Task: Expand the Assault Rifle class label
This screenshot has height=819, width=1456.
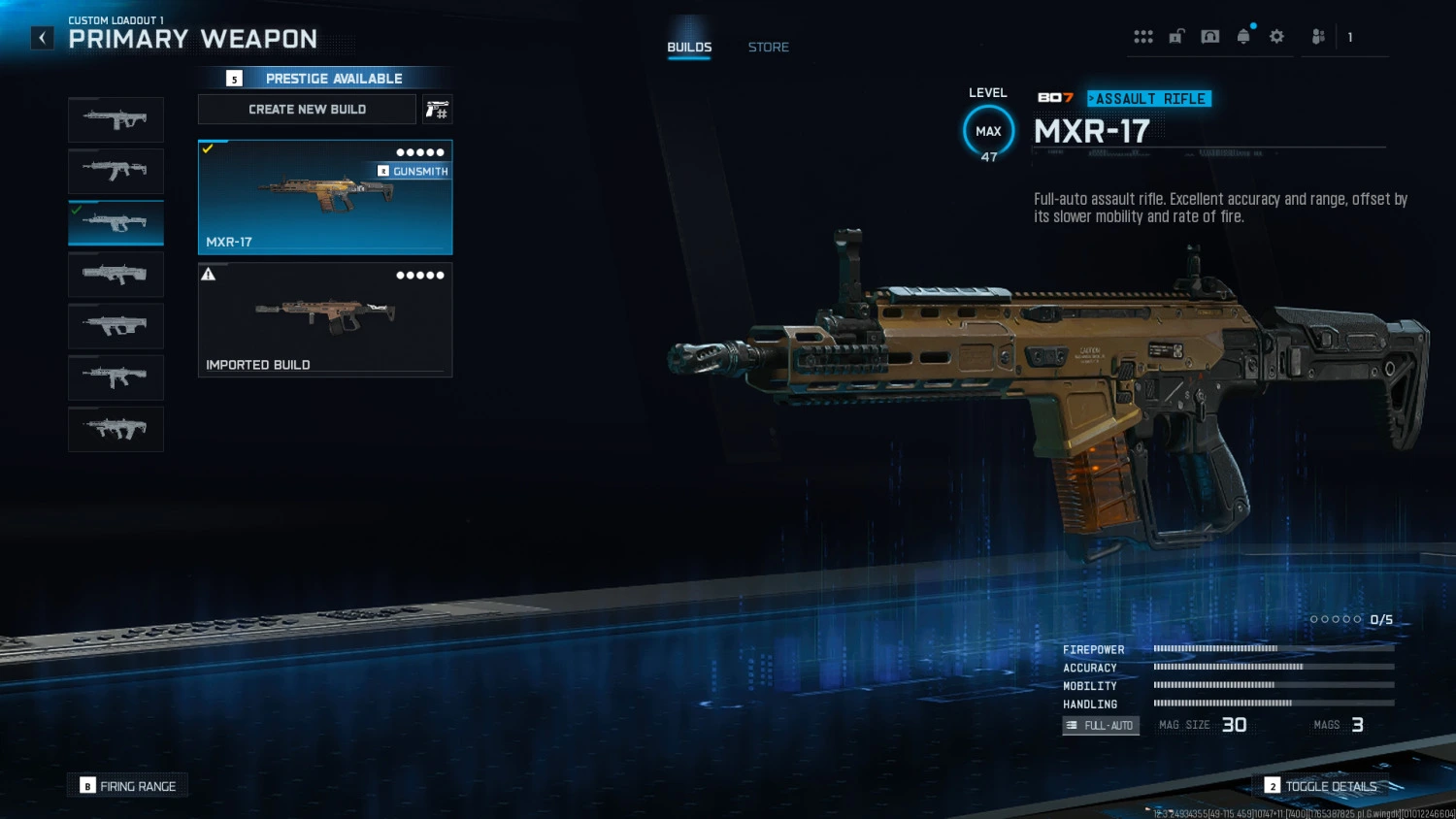Action: [1148, 98]
